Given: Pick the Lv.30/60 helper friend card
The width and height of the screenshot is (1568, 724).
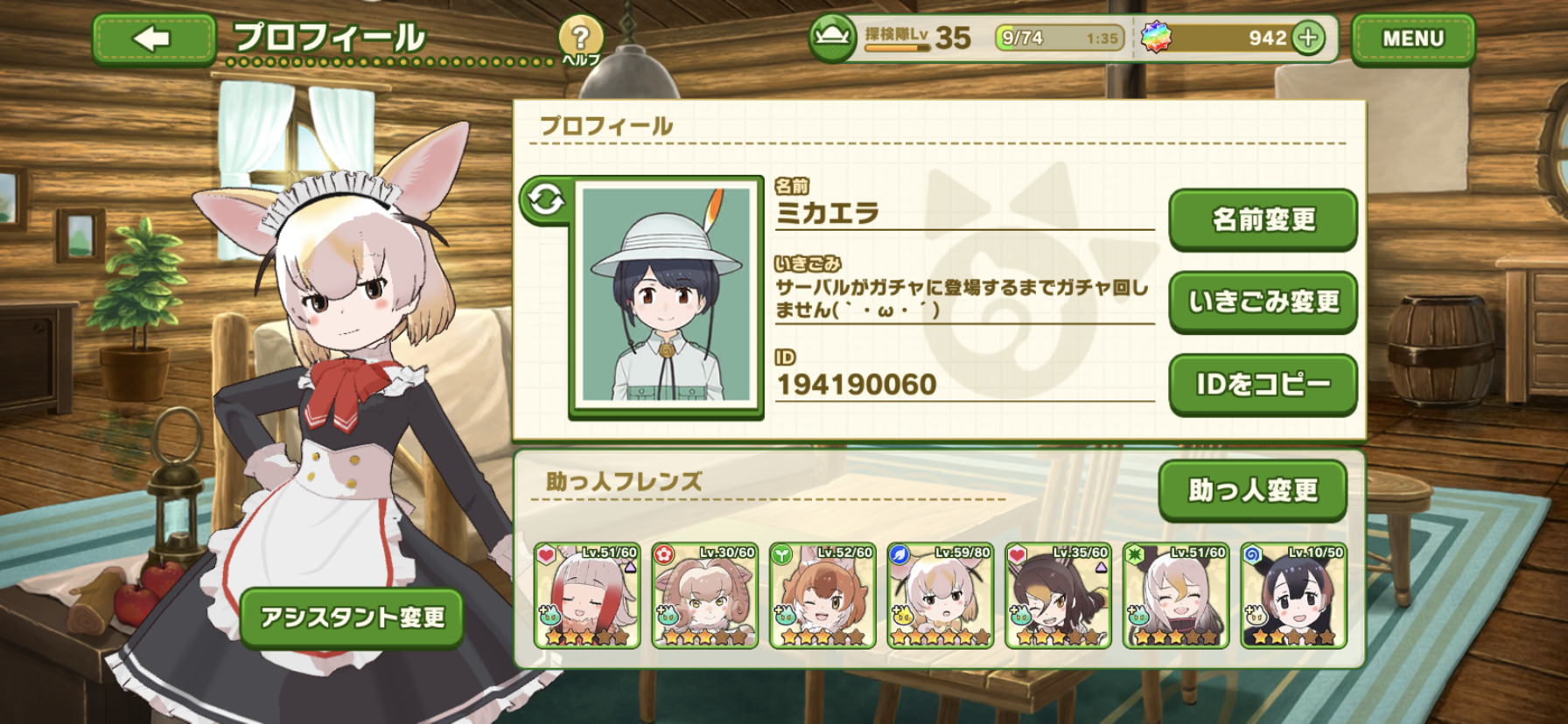Looking at the screenshot, I should pyautogui.click(x=704, y=595).
